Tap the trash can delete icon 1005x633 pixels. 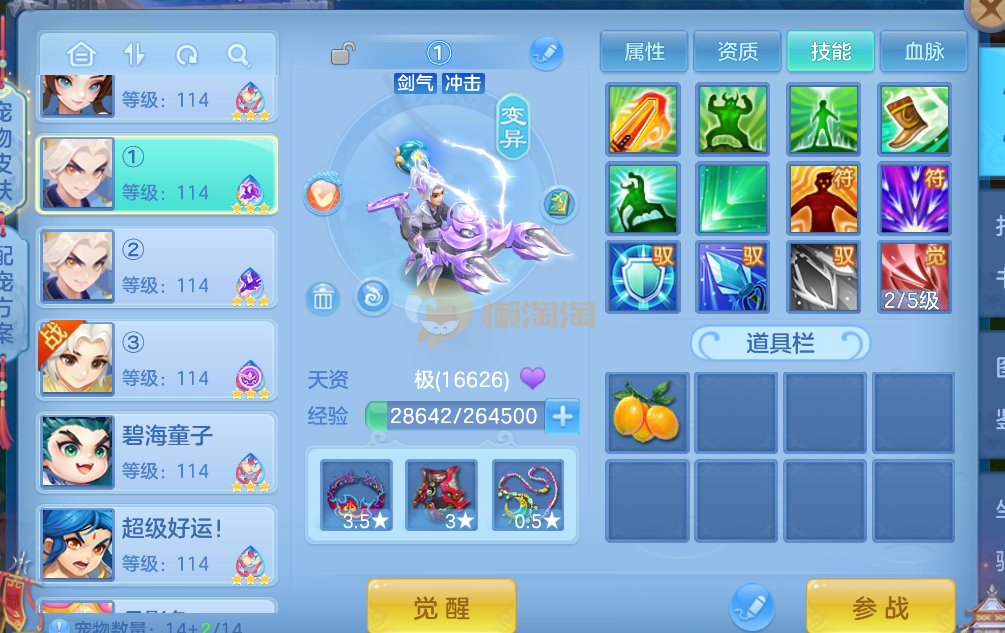pyautogui.click(x=322, y=297)
